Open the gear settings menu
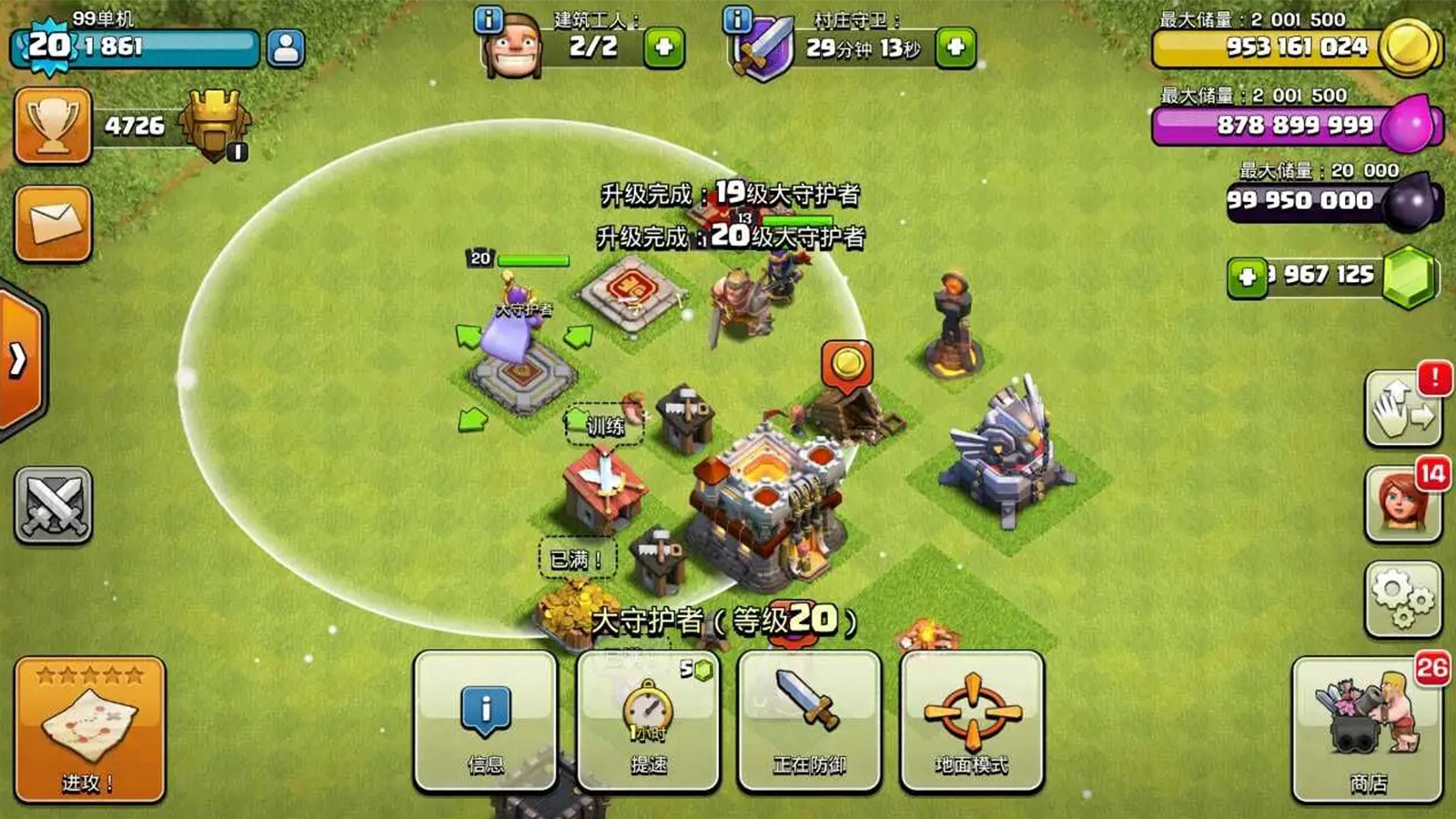 (x=1402, y=598)
